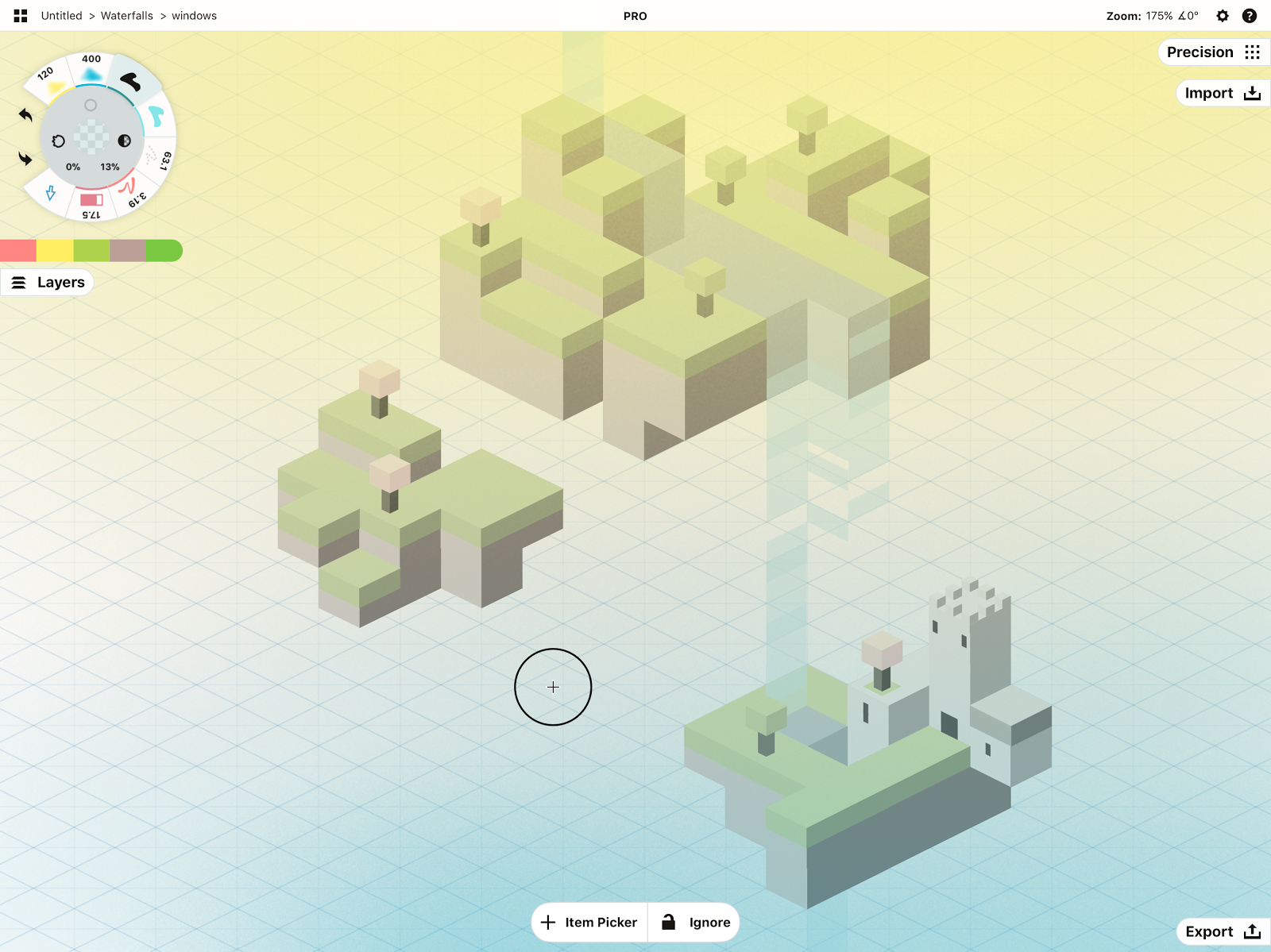This screenshot has width=1271, height=952.
Task: Open help with the question mark icon
Action: 1250,16
